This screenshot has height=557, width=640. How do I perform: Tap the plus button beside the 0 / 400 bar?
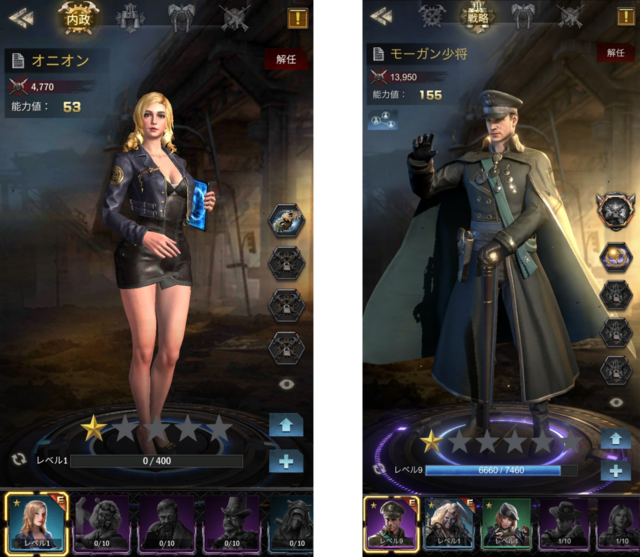click(x=286, y=462)
